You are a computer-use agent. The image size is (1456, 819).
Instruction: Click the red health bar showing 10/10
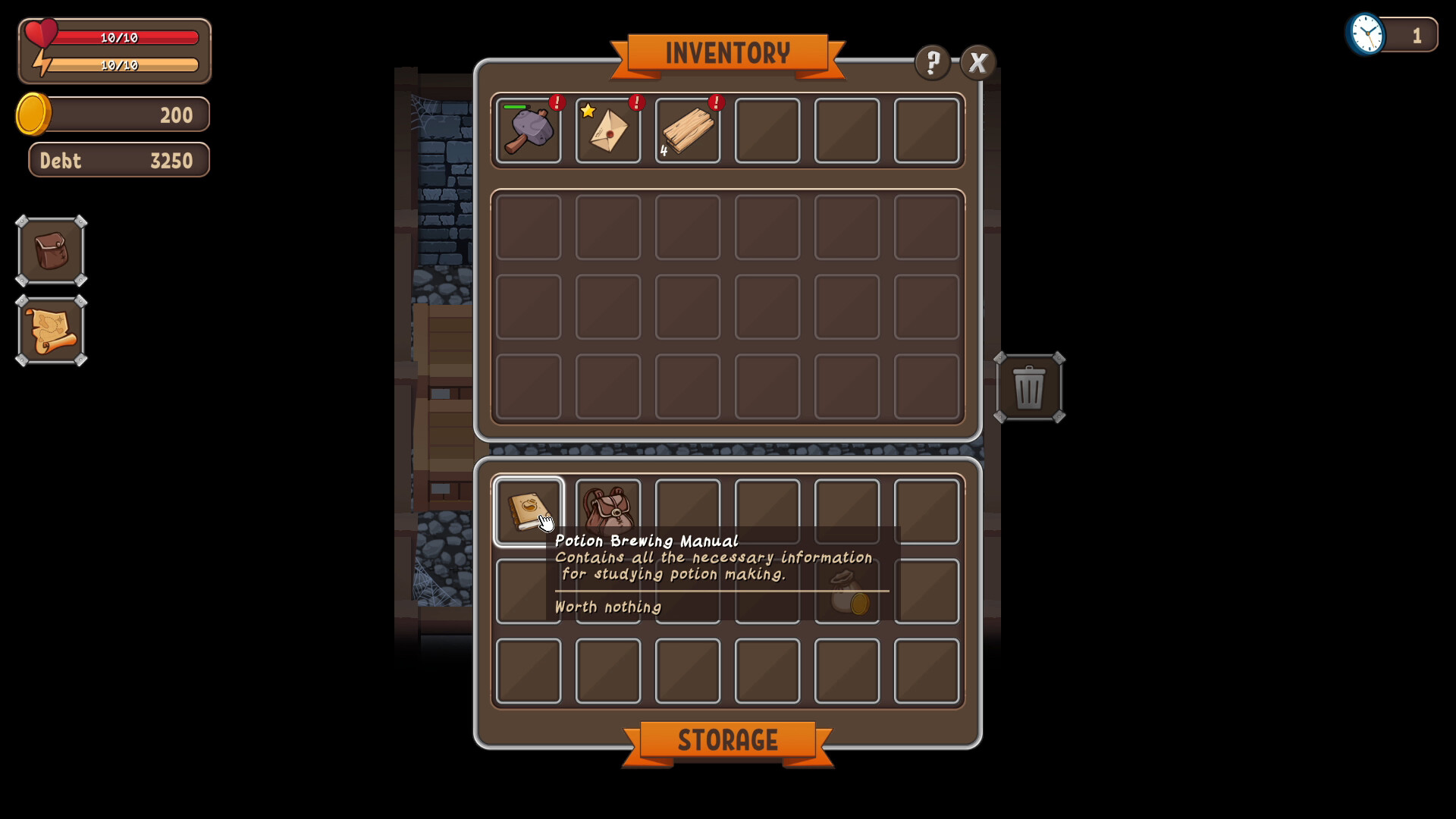pos(121,37)
